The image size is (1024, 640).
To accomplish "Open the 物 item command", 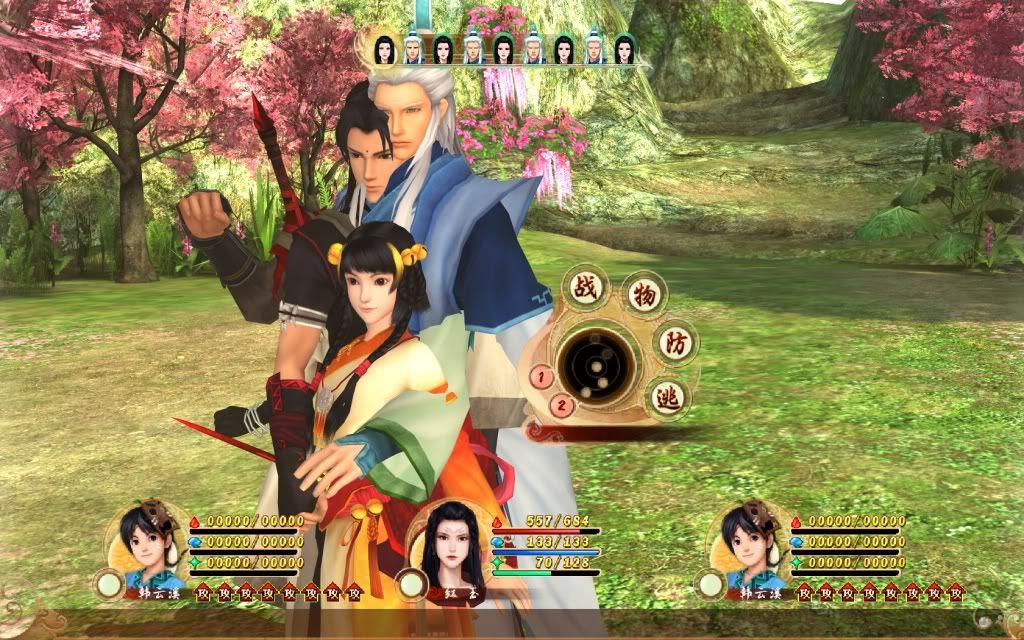I will click(645, 294).
